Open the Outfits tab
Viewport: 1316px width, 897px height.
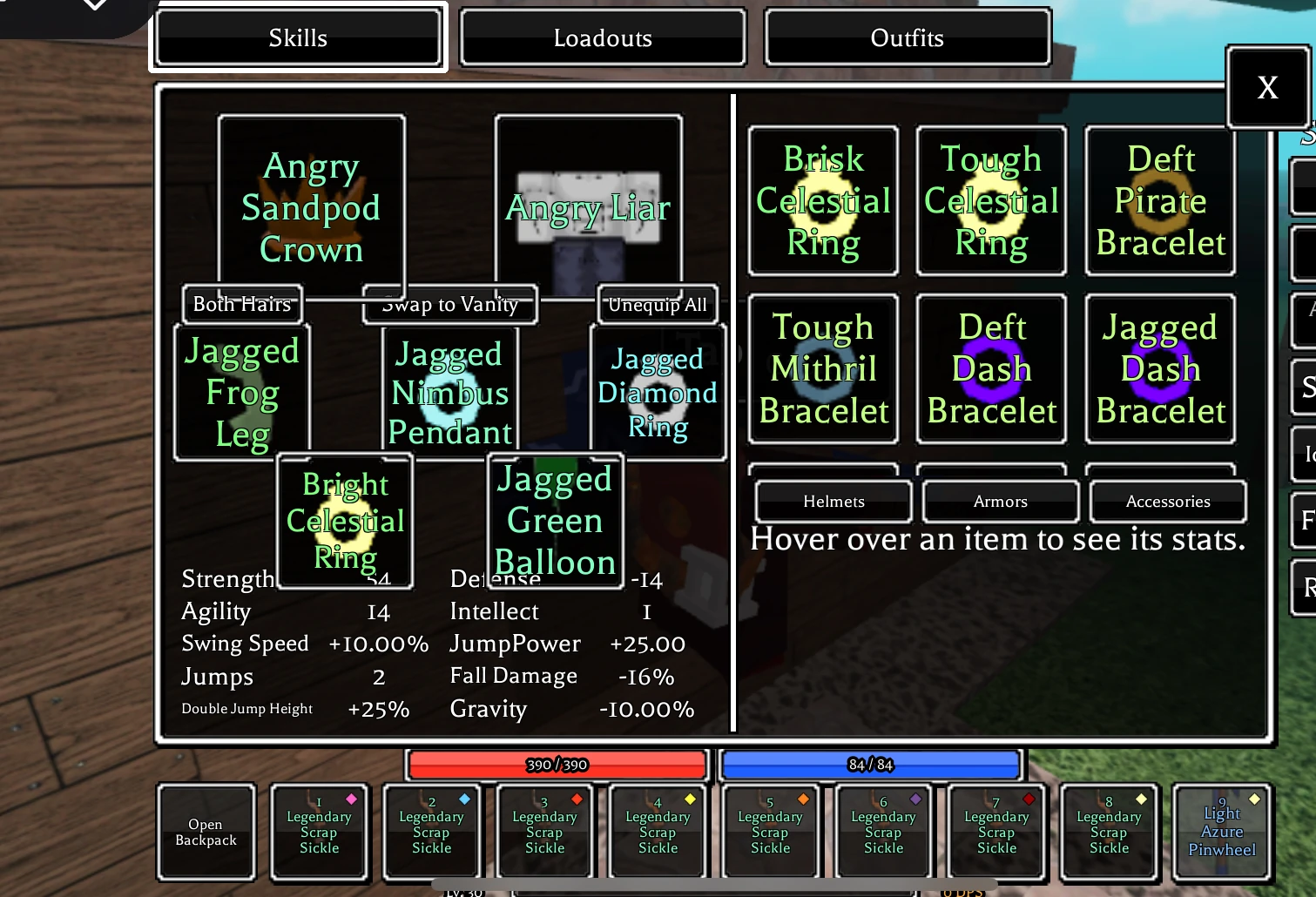[907, 37]
